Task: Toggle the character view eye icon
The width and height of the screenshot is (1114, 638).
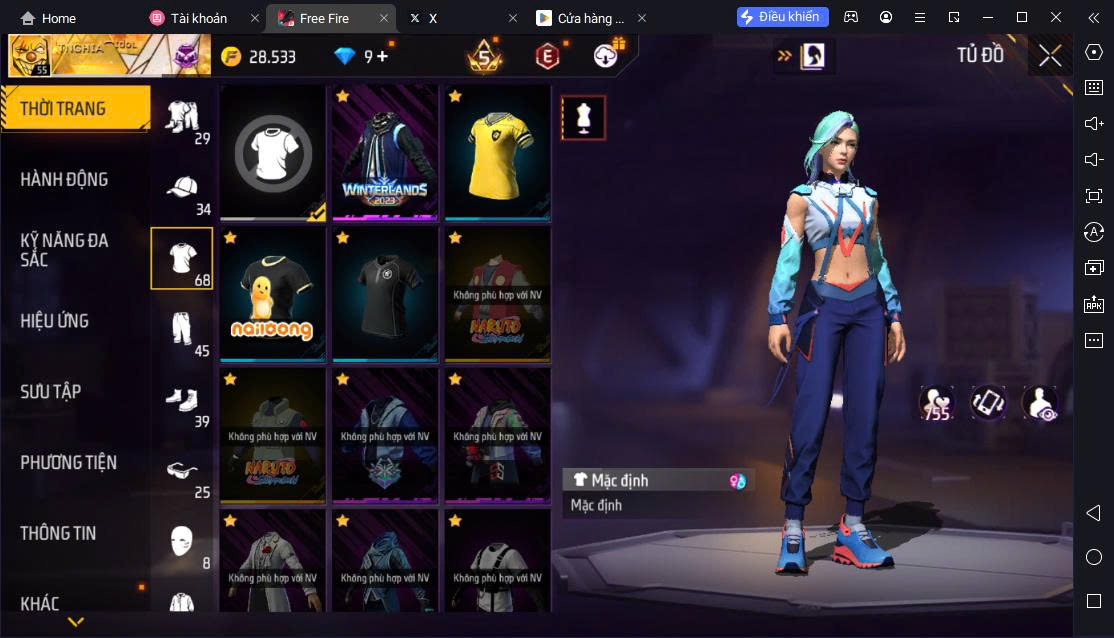Action: 1040,403
